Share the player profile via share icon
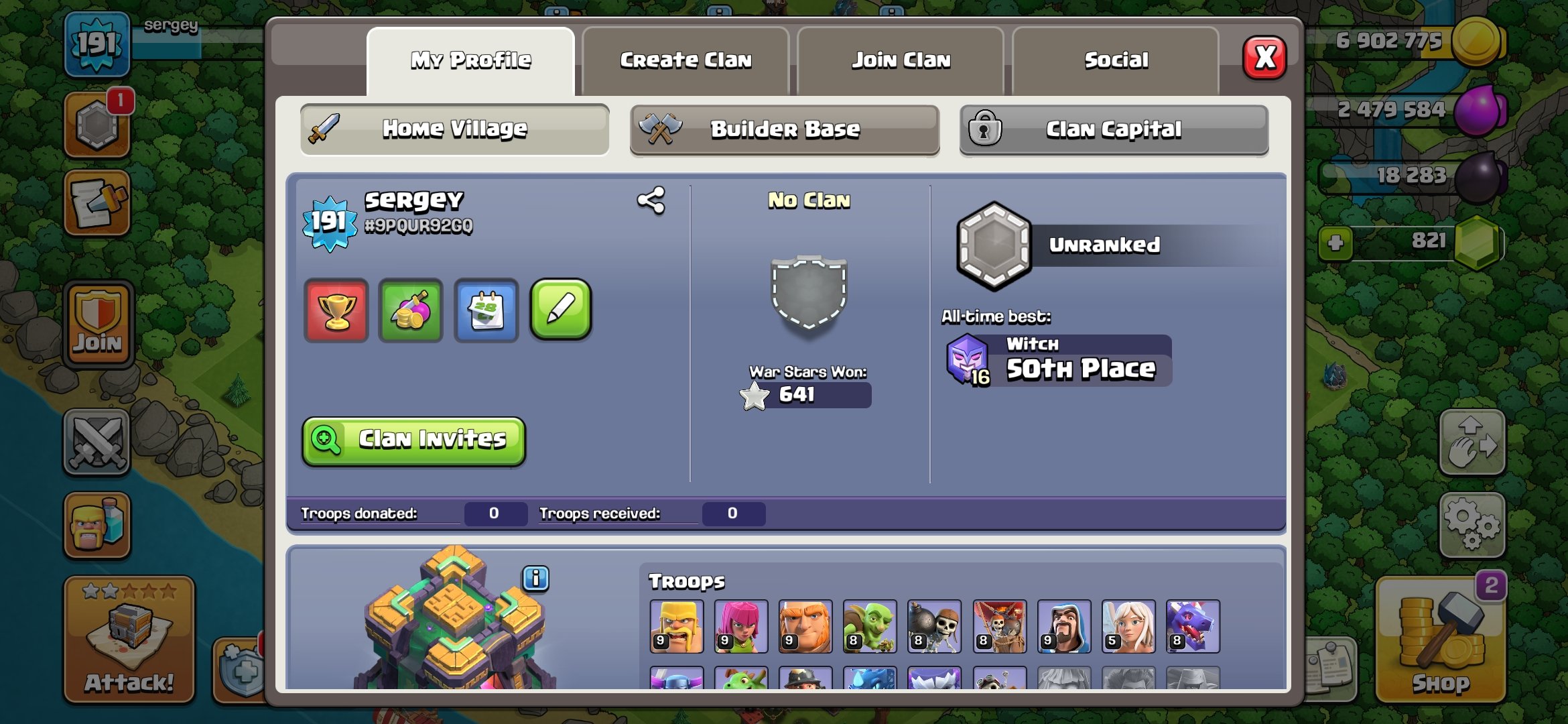This screenshot has width=1568, height=724. (652, 199)
